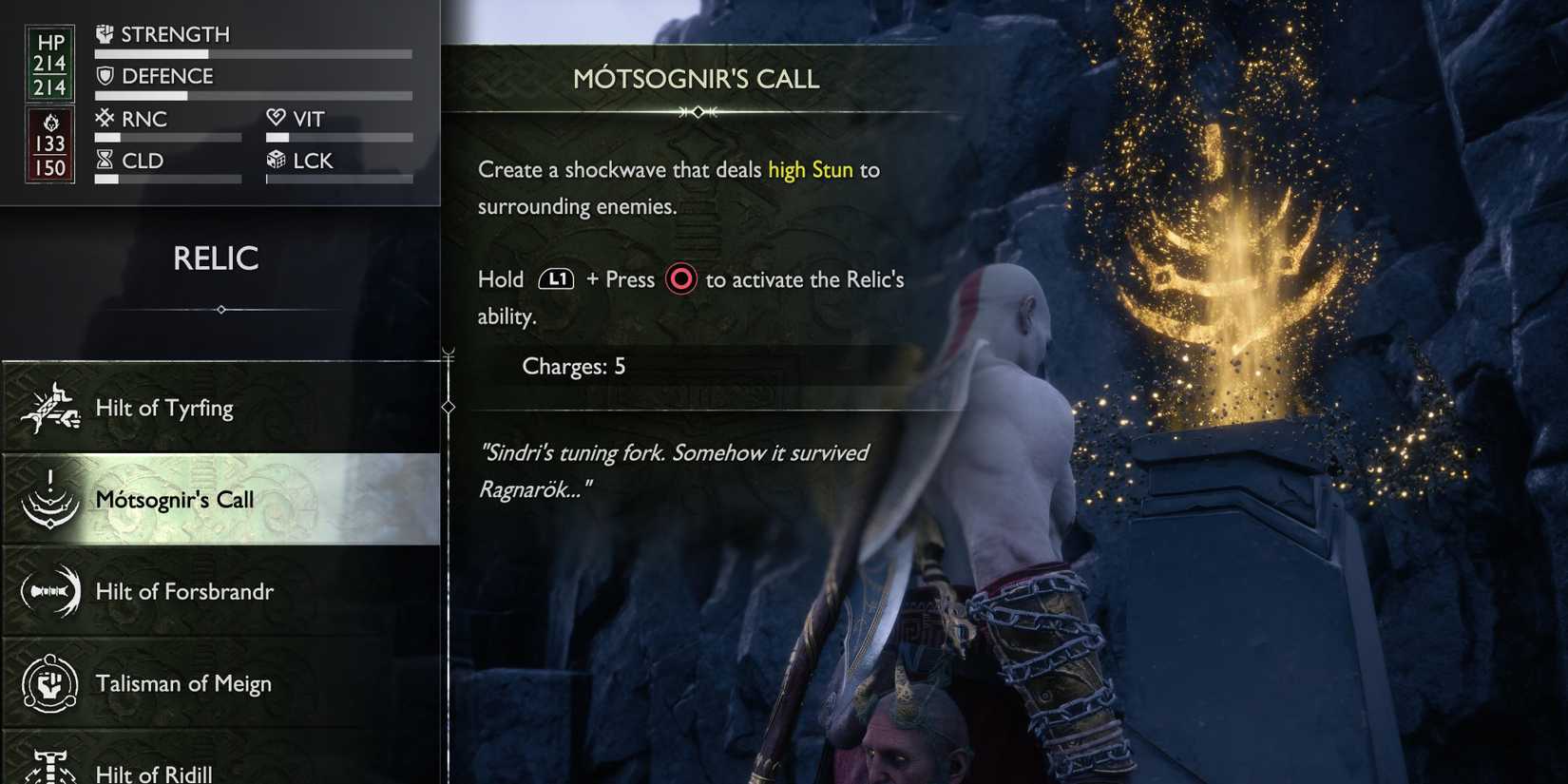
Task: Click the Defence shield icon
Action: click(105, 75)
